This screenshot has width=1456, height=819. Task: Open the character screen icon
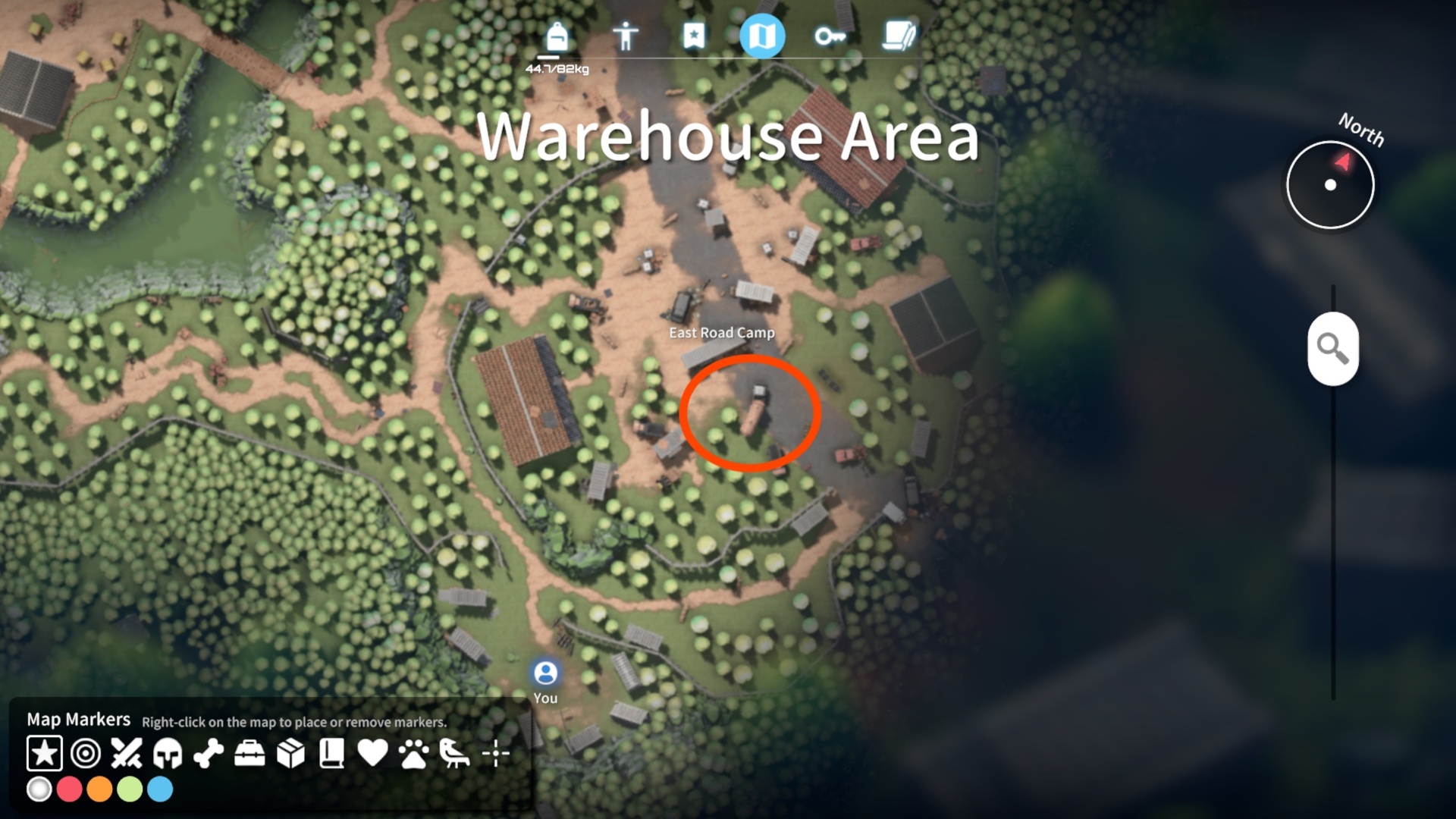[623, 35]
